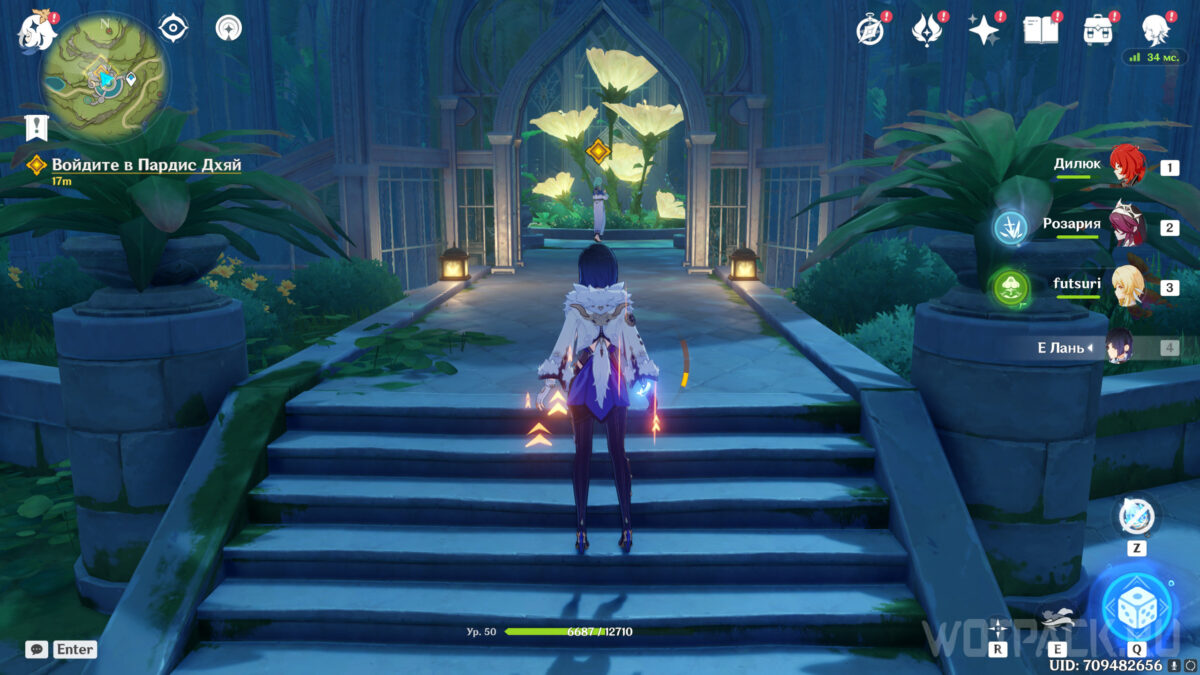1200x675 pixels.
Task: Open the compass events icon
Action: click(871, 30)
